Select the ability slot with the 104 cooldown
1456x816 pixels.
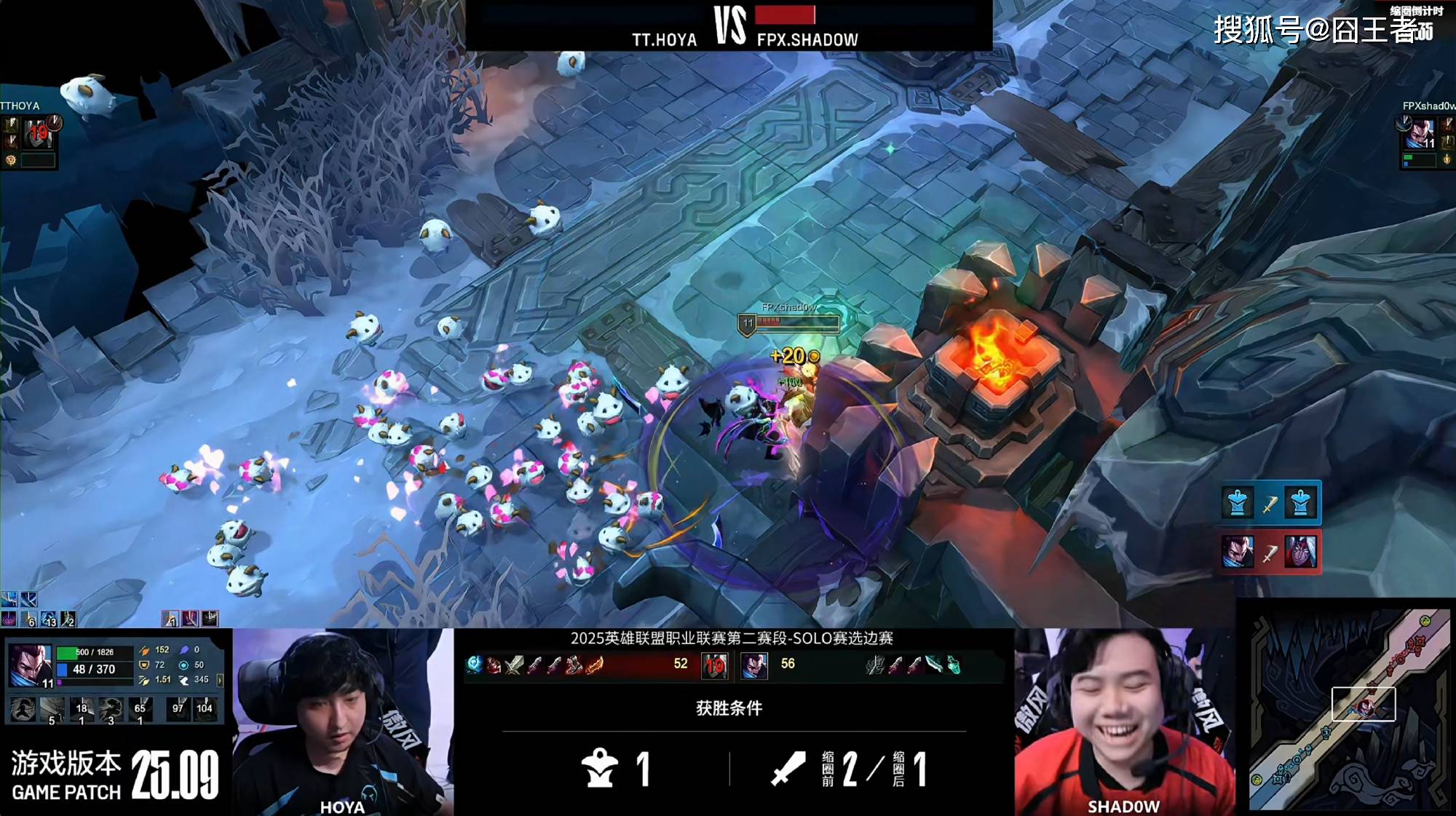(x=205, y=708)
